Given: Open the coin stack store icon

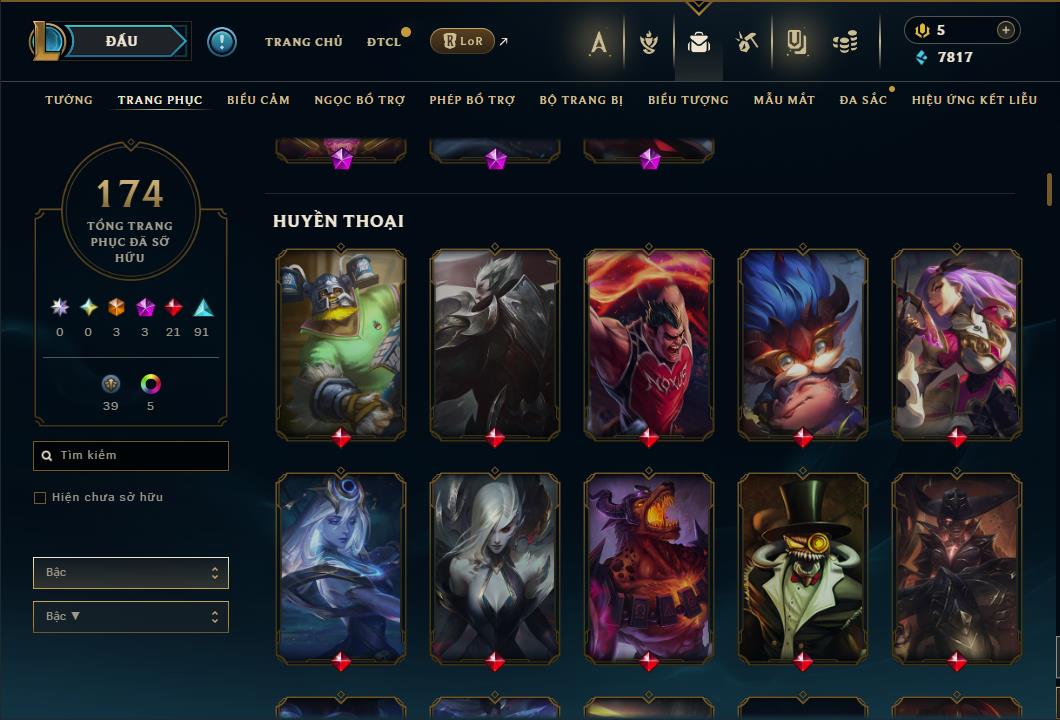Looking at the screenshot, I should (x=845, y=42).
